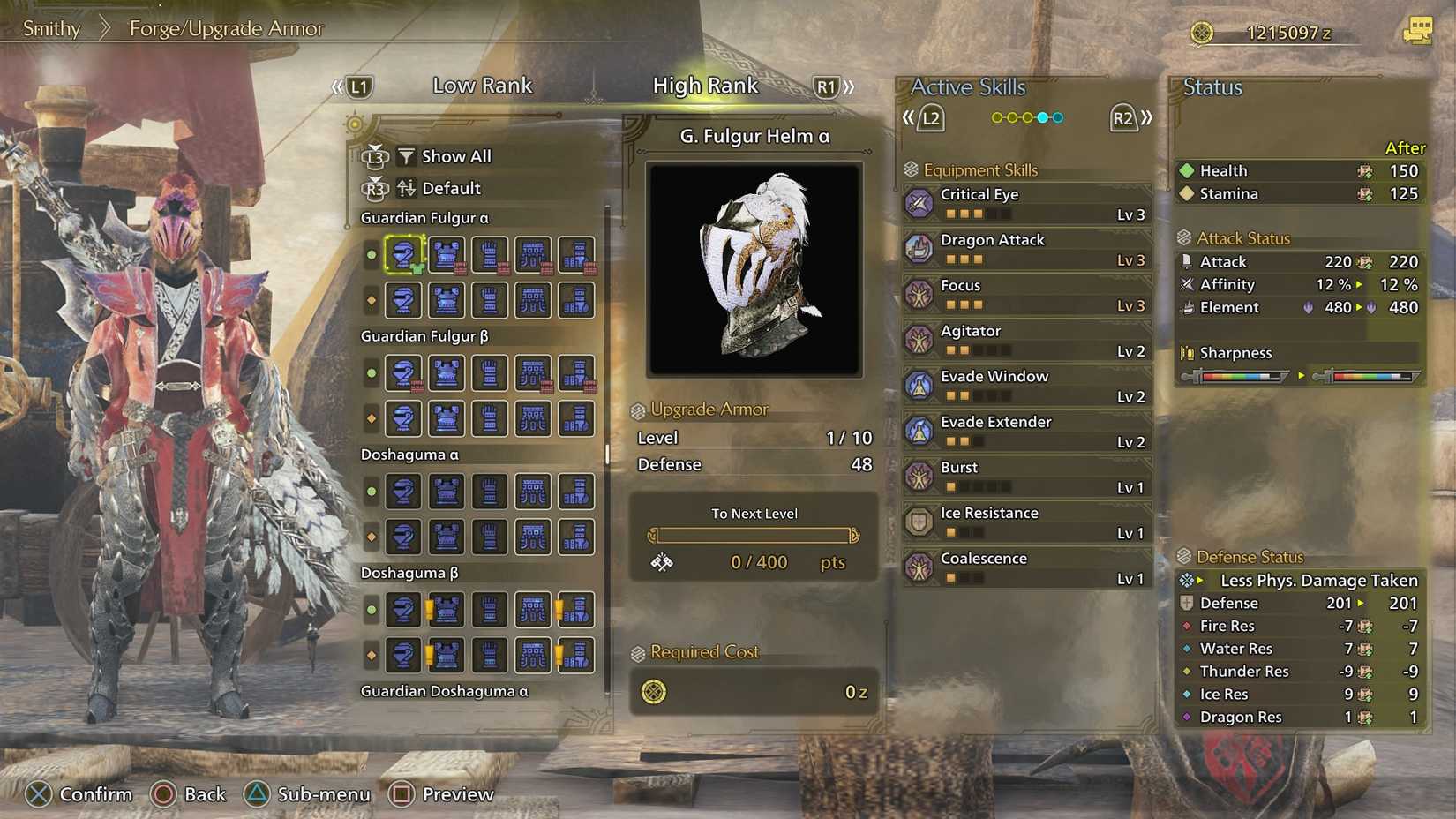Select the Guardian Fulgur α helm icon

403,255
